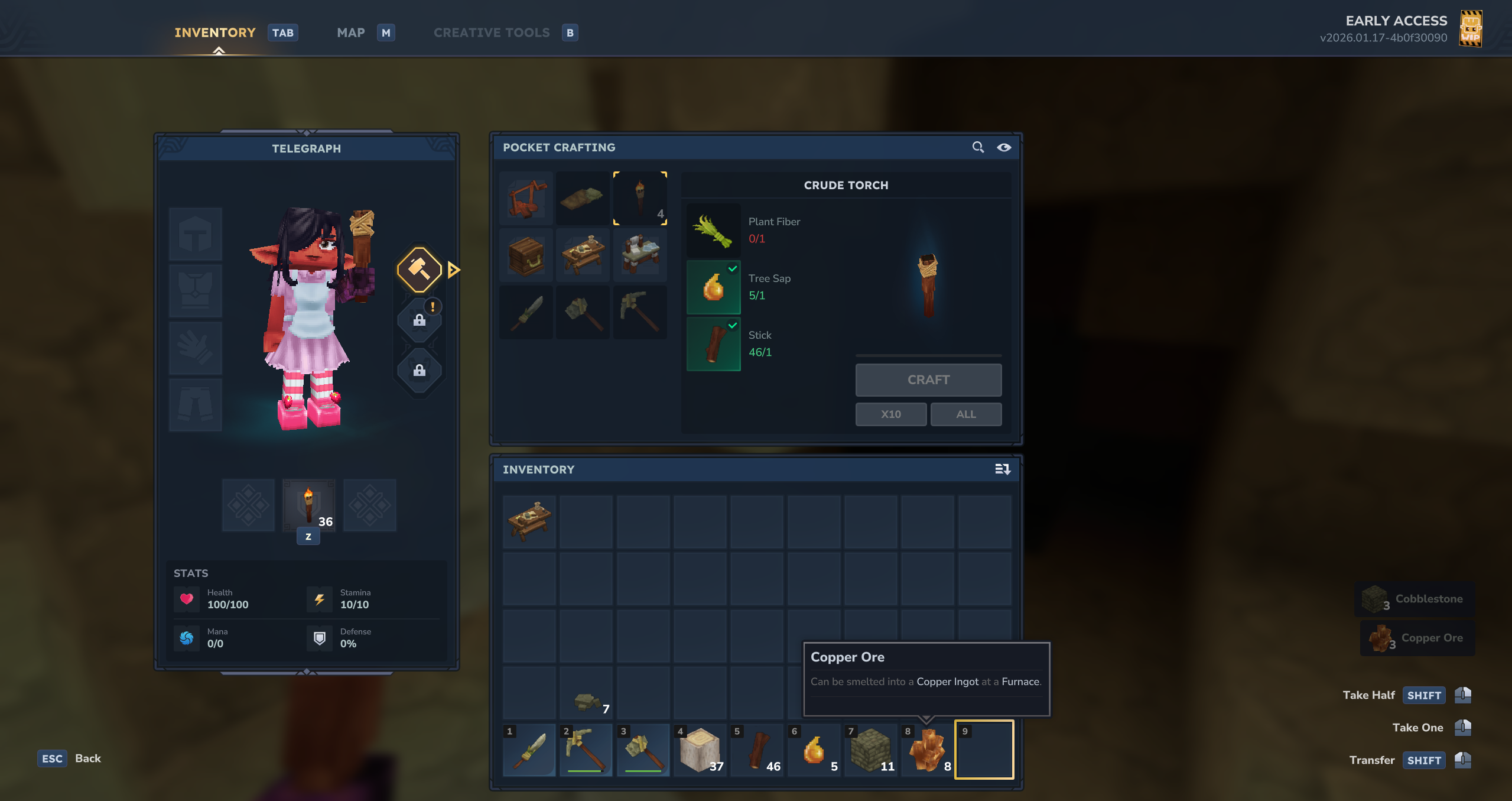
Task: Select the cobblestone stack in the hotbar
Action: 871,750
